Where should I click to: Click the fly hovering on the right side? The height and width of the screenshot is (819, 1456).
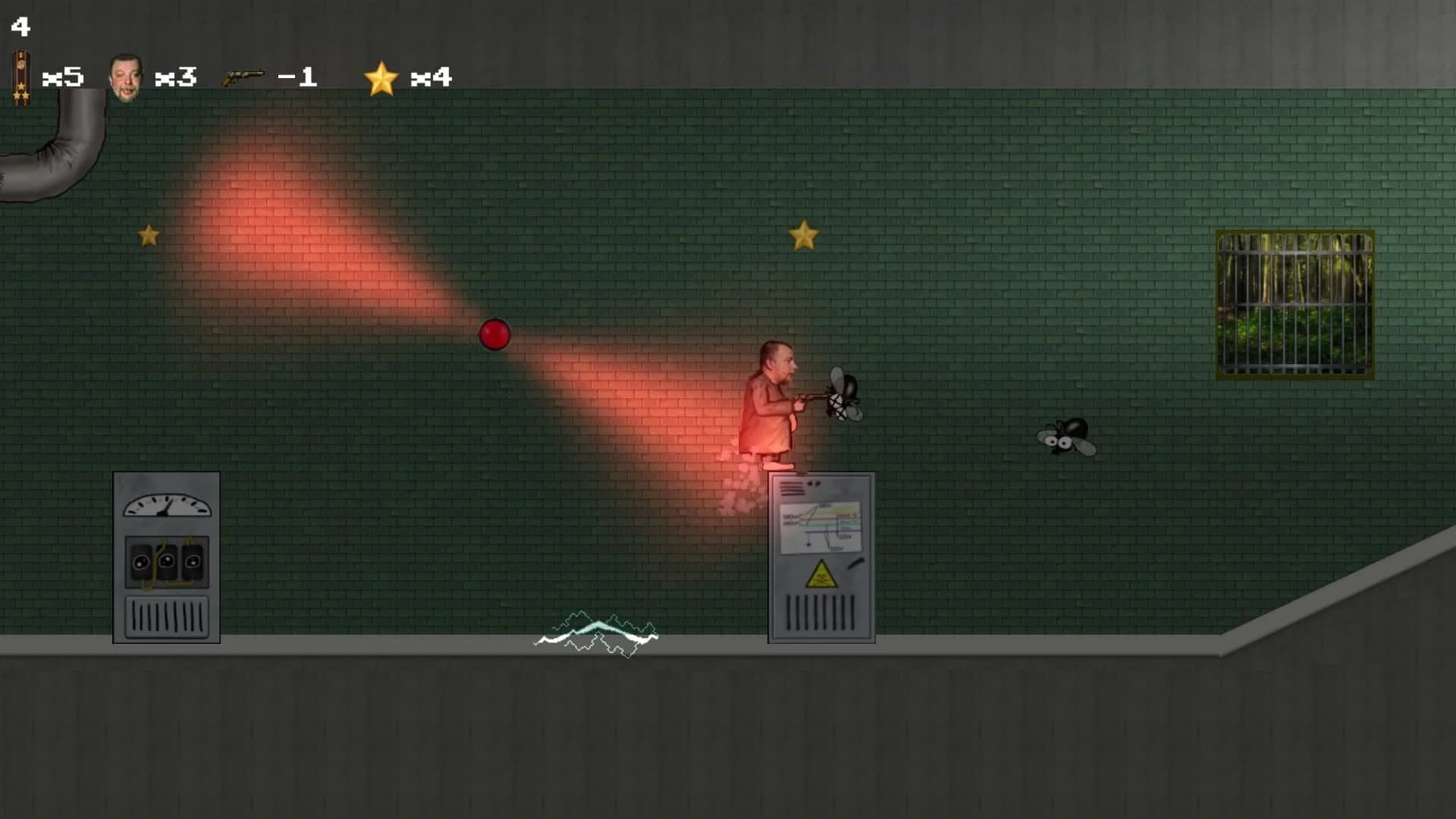click(1066, 438)
